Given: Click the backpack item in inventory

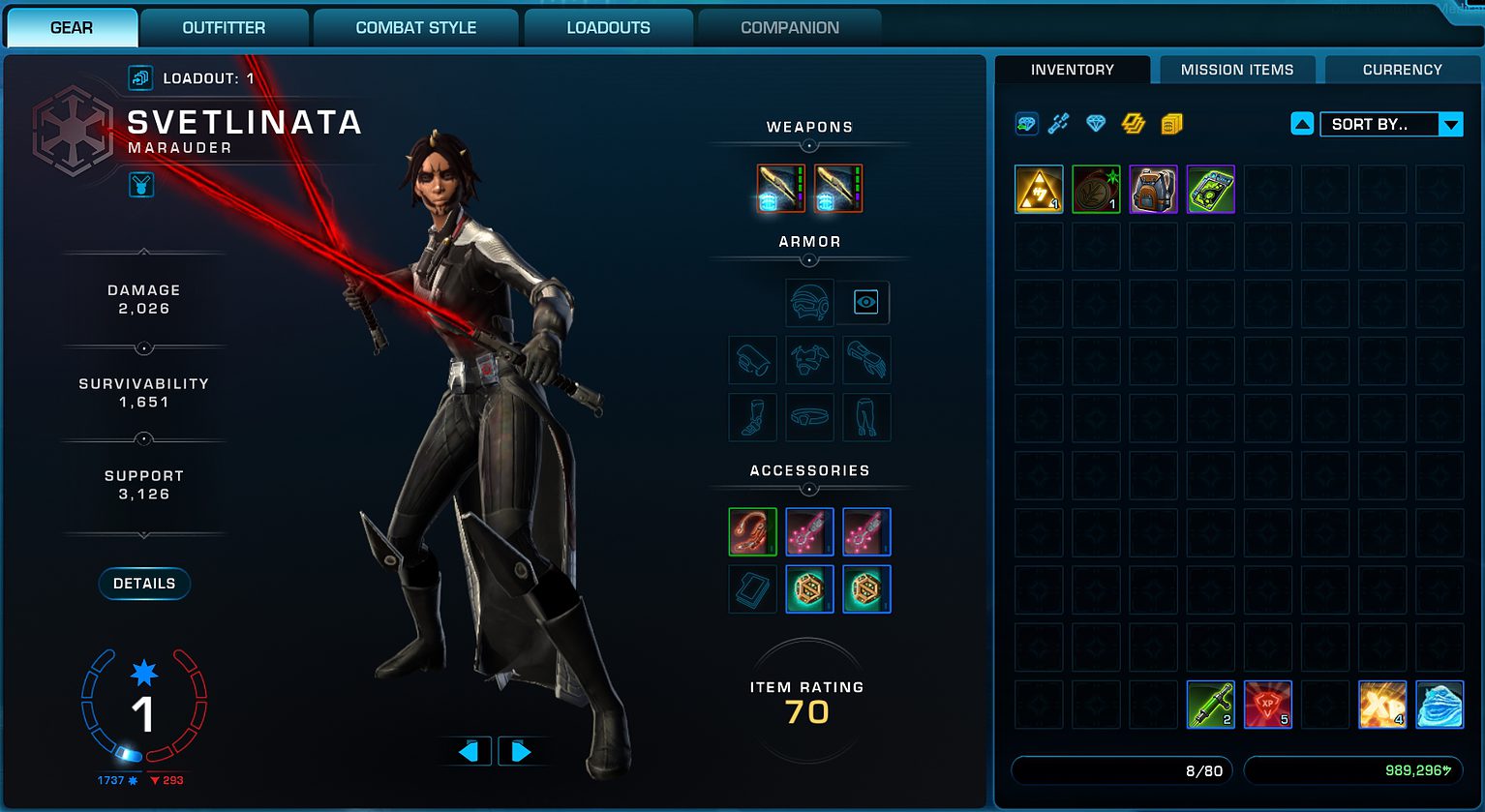Looking at the screenshot, I should click(1153, 190).
